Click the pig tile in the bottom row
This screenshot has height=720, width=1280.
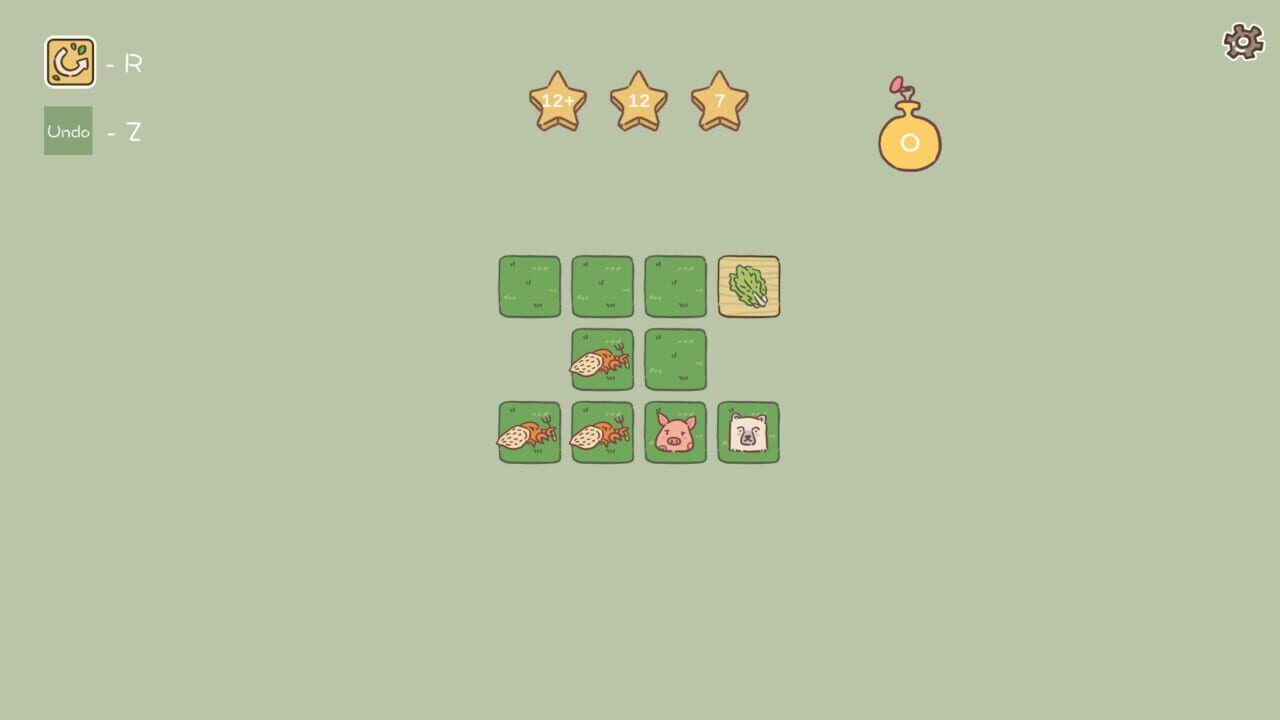674,432
